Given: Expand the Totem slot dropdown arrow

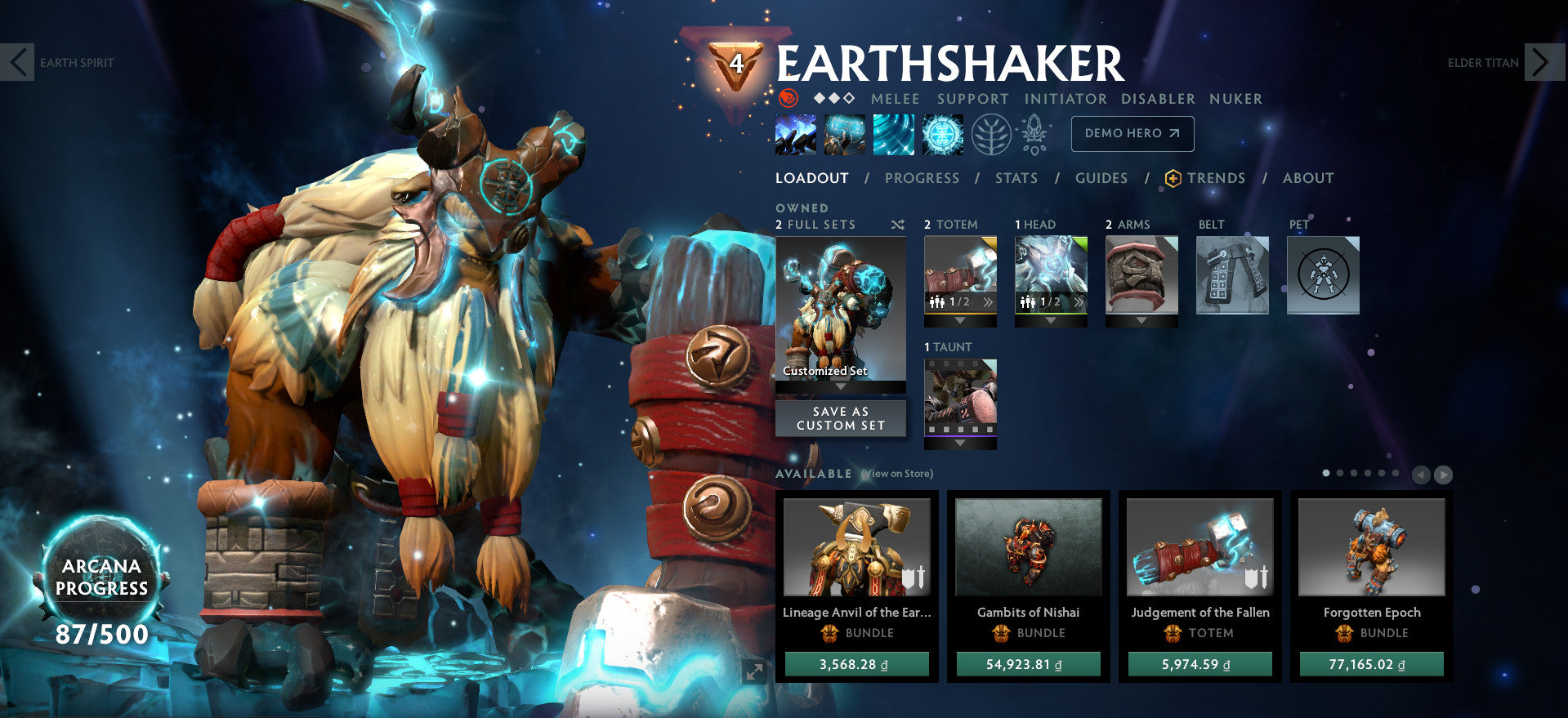Looking at the screenshot, I should tap(959, 321).
